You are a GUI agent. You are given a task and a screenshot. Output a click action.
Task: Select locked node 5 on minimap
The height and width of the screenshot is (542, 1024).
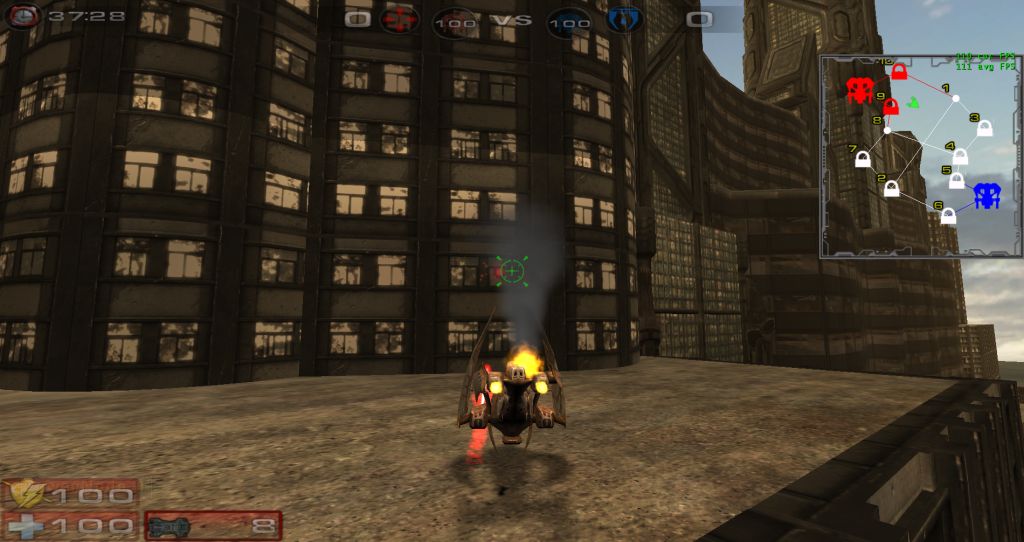coord(956,180)
